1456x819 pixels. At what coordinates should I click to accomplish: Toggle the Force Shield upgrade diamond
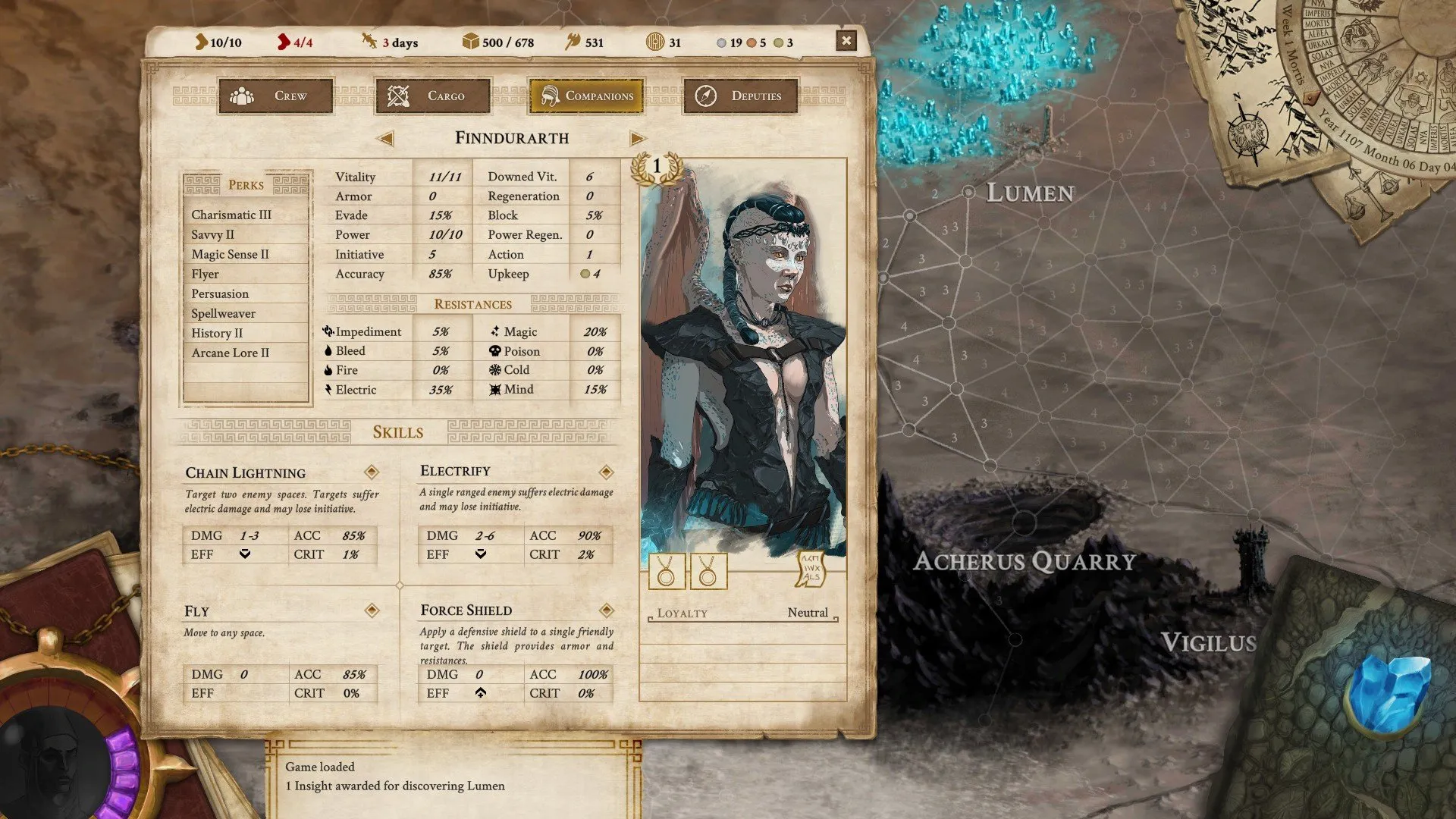606,610
